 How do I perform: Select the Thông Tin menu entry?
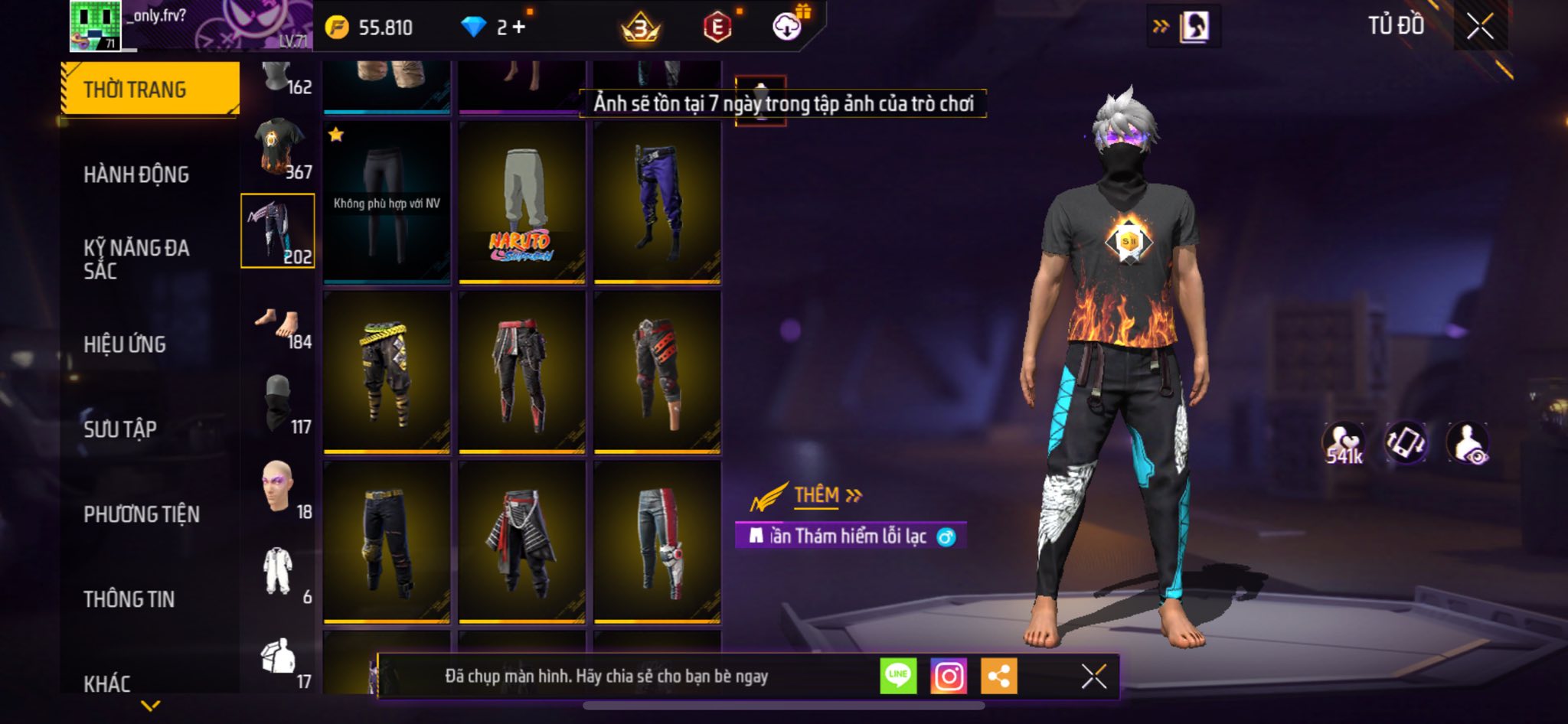[x=129, y=599]
